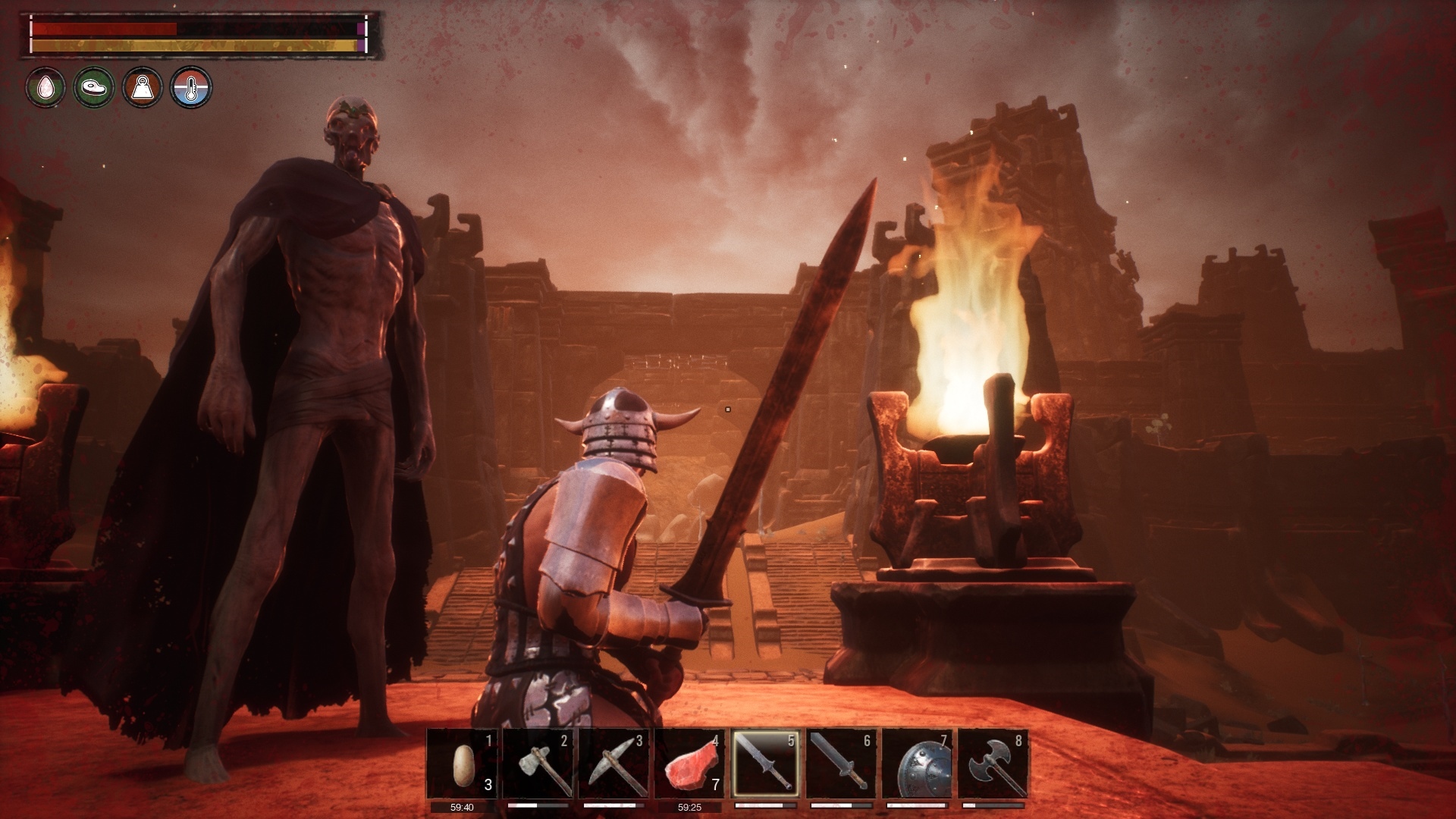Image resolution: width=1456 pixels, height=819 pixels.
Task: Select the egg in hotbar slot 1
Action: pos(462,763)
